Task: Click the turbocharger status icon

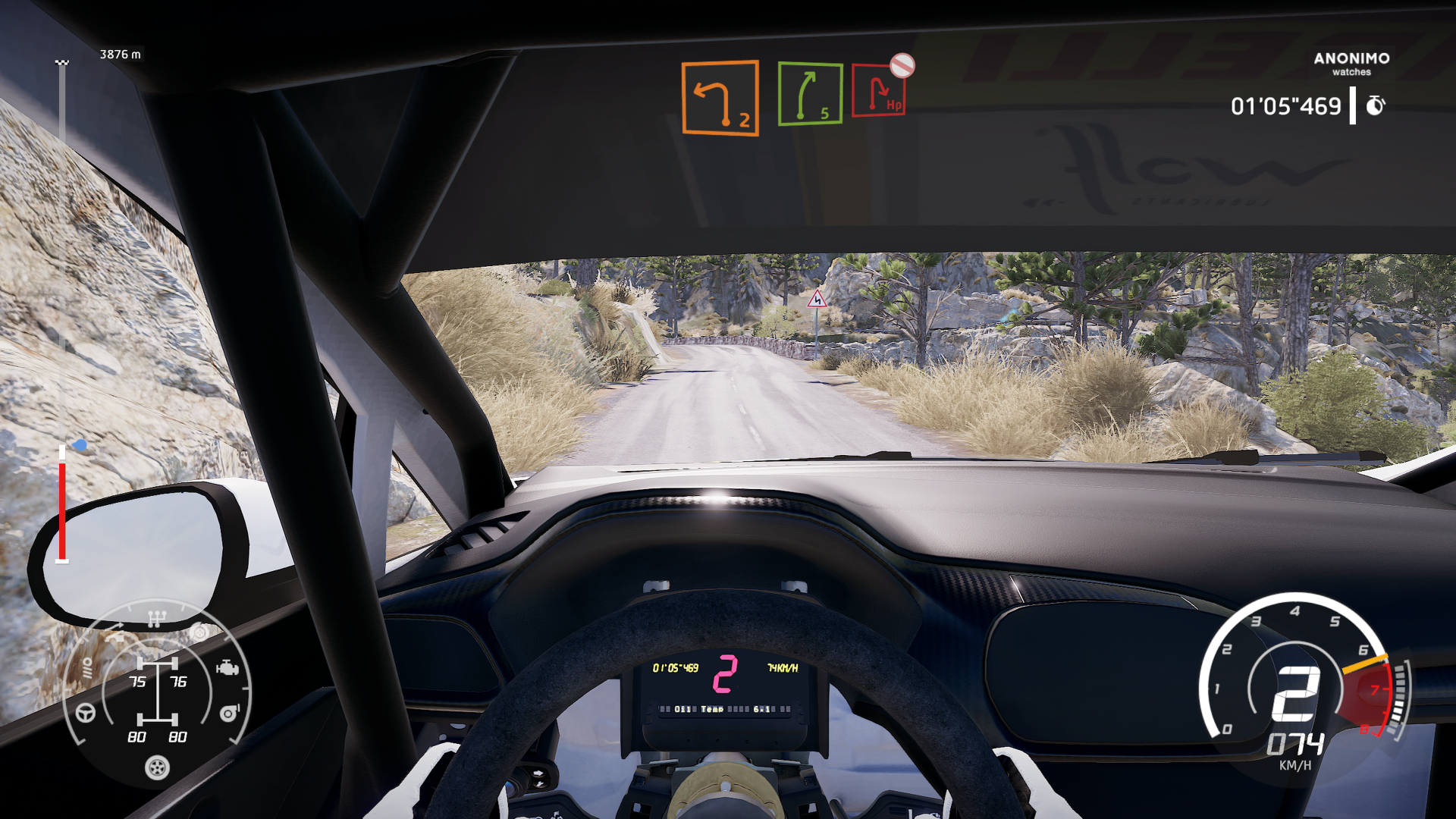Action: (229, 713)
